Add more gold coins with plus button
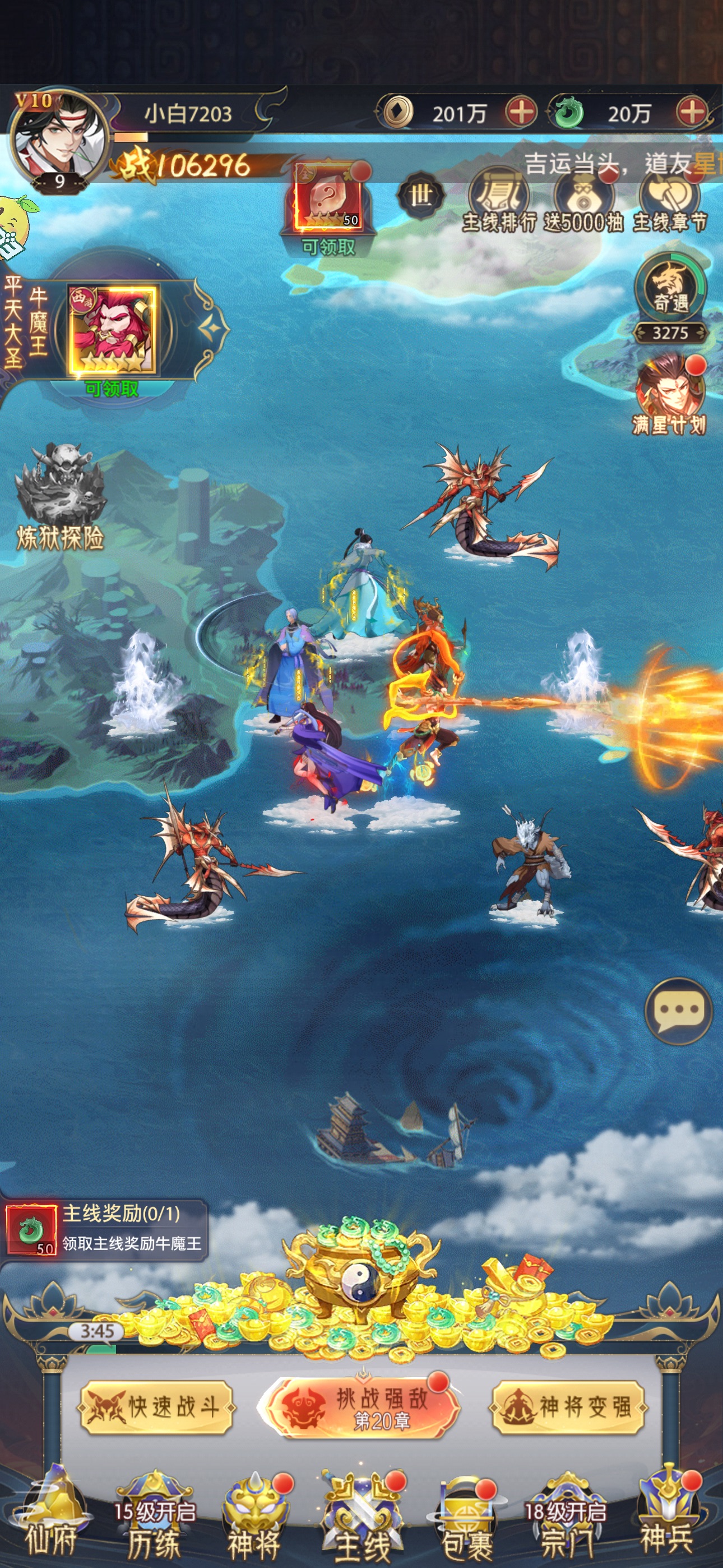The width and height of the screenshot is (723, 1568). pos(521,112)
